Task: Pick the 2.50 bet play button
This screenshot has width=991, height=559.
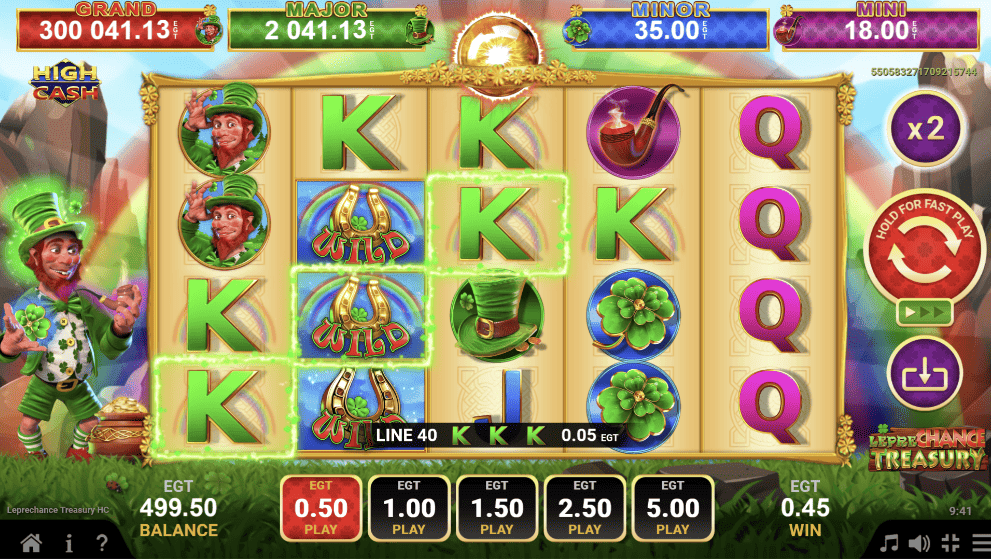Action: coord(584,507)
